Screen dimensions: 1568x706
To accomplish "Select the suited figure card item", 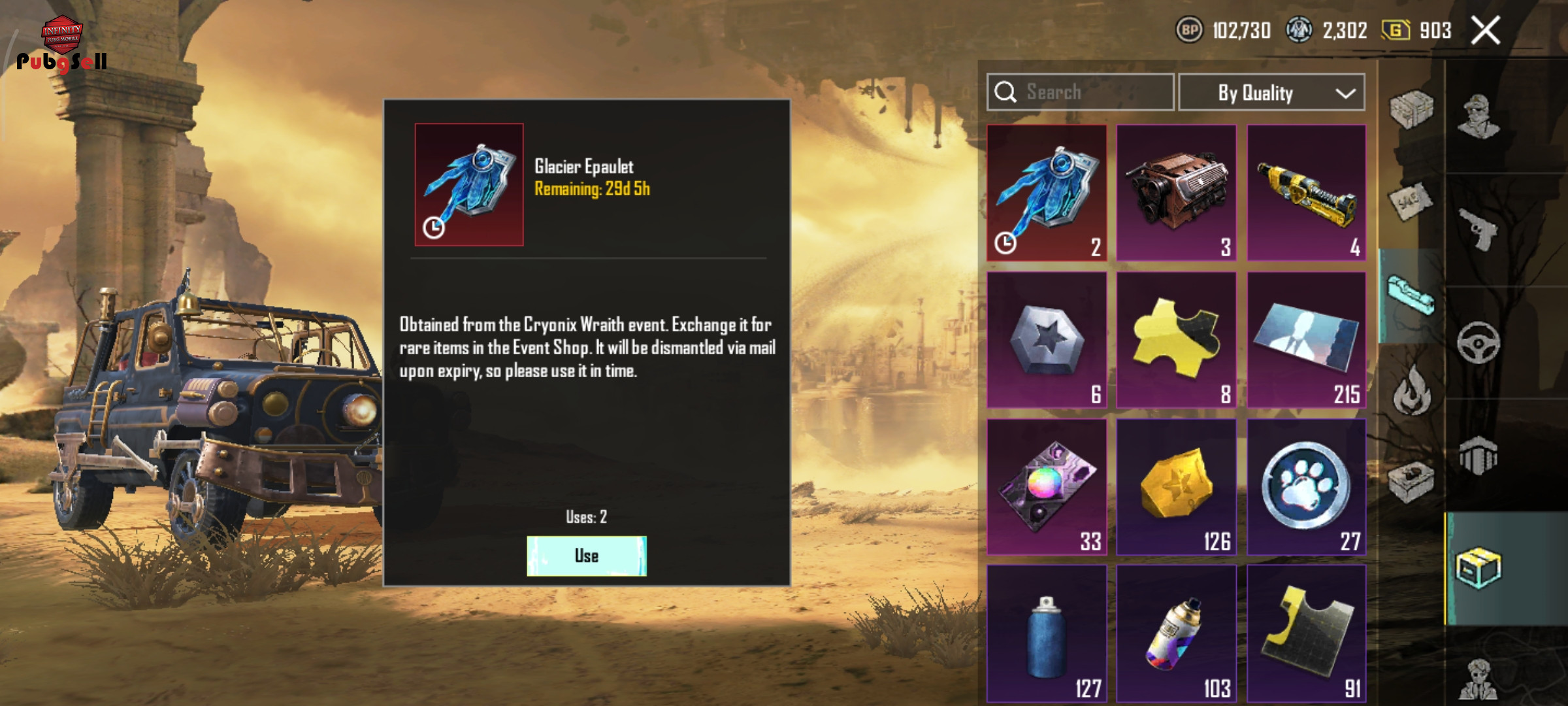I will [1306, 340].
